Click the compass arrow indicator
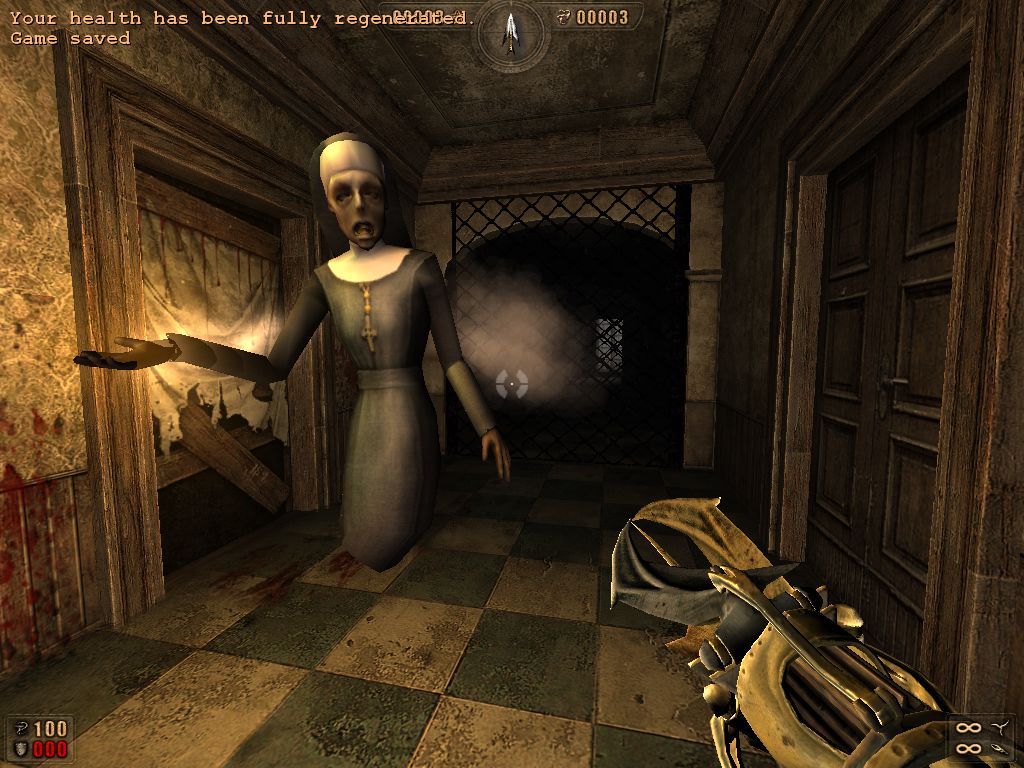 [x=512, y=31]
